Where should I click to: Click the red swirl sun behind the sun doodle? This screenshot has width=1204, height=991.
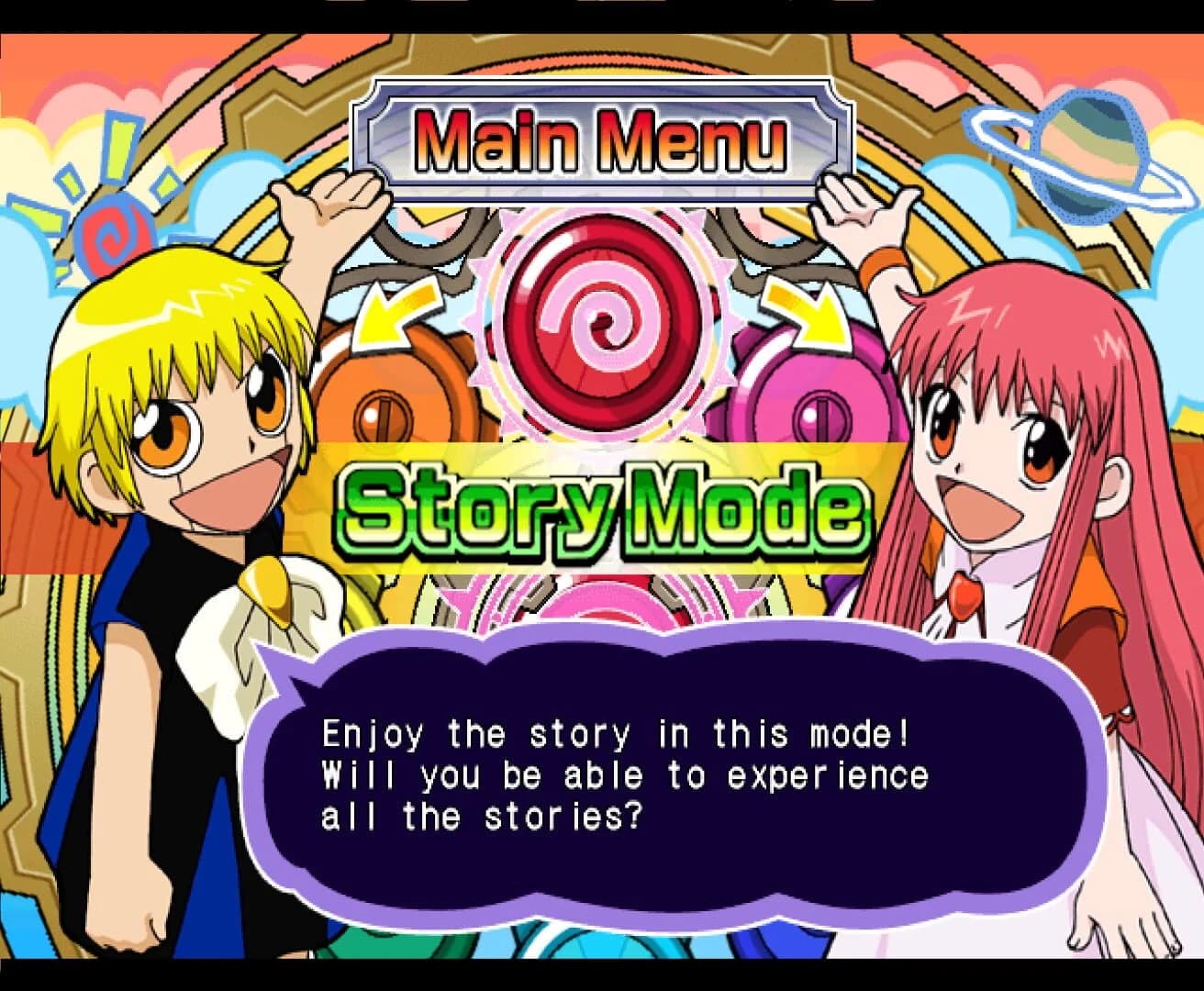115,234
